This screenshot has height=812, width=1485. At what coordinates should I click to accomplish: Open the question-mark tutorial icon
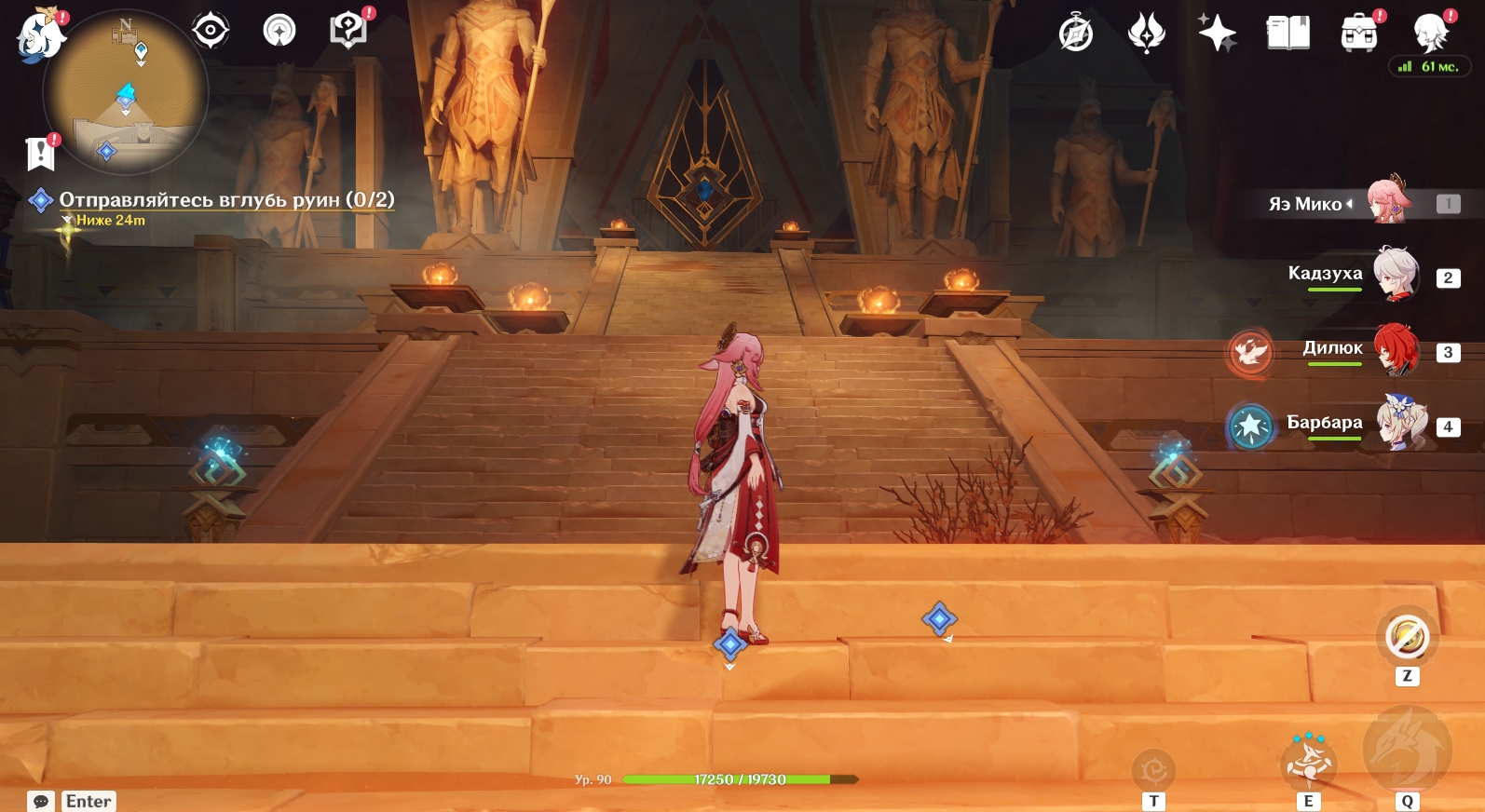click(x=348, y=30)
